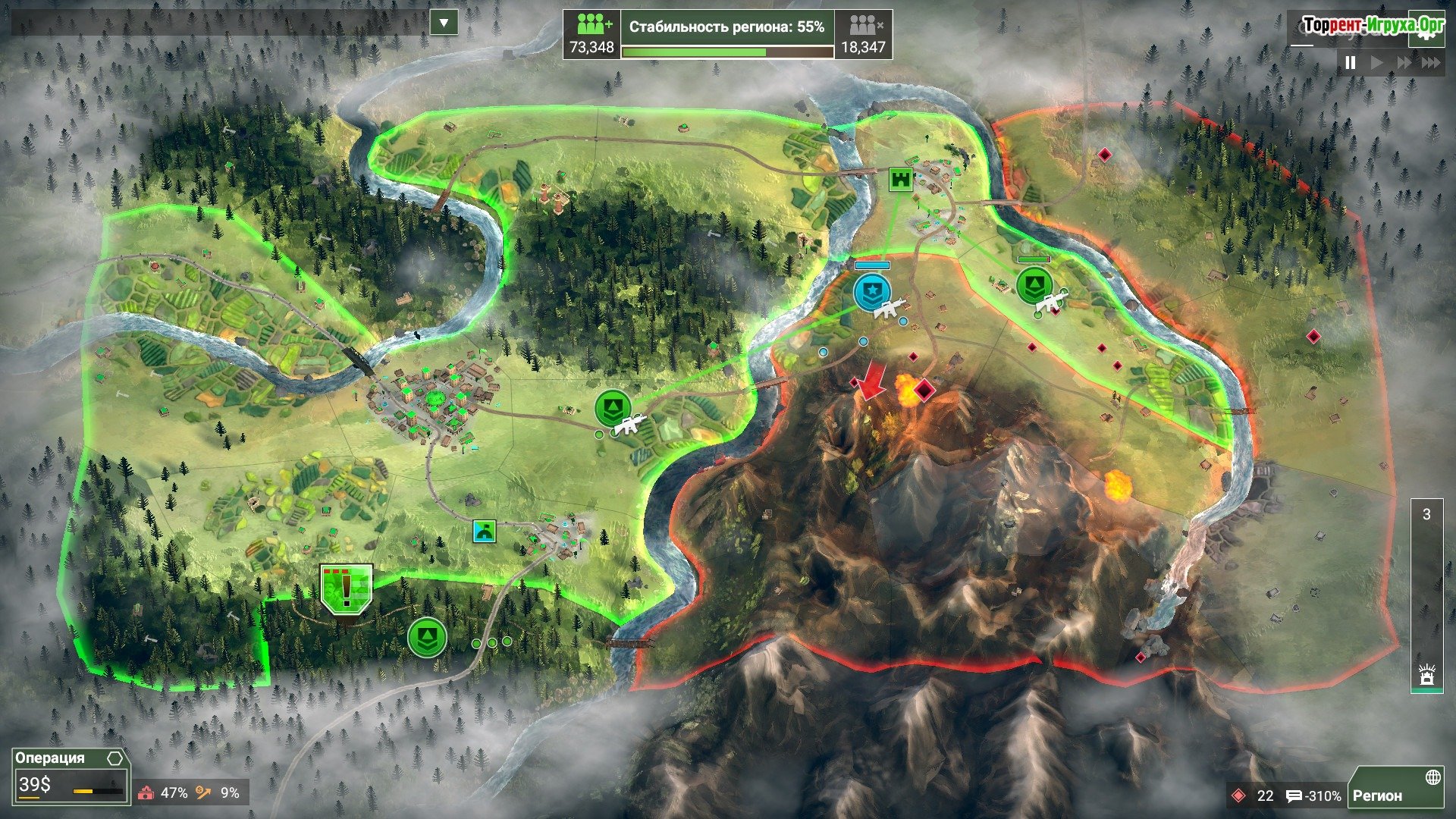Set game speed to double fast-forward

pyautogui.click(x=1404, y=63)
